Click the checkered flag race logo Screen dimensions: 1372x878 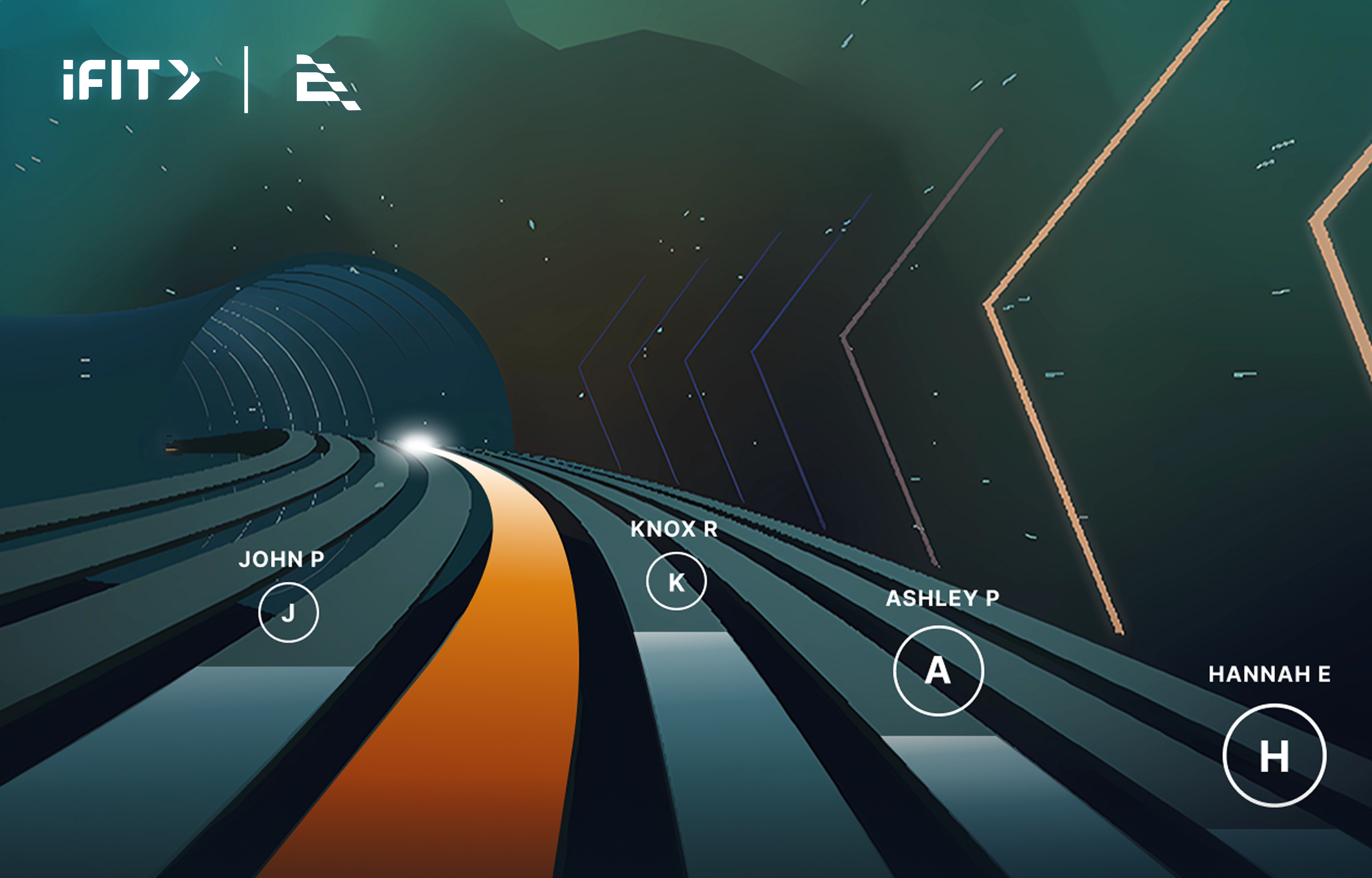coord(327,83)
